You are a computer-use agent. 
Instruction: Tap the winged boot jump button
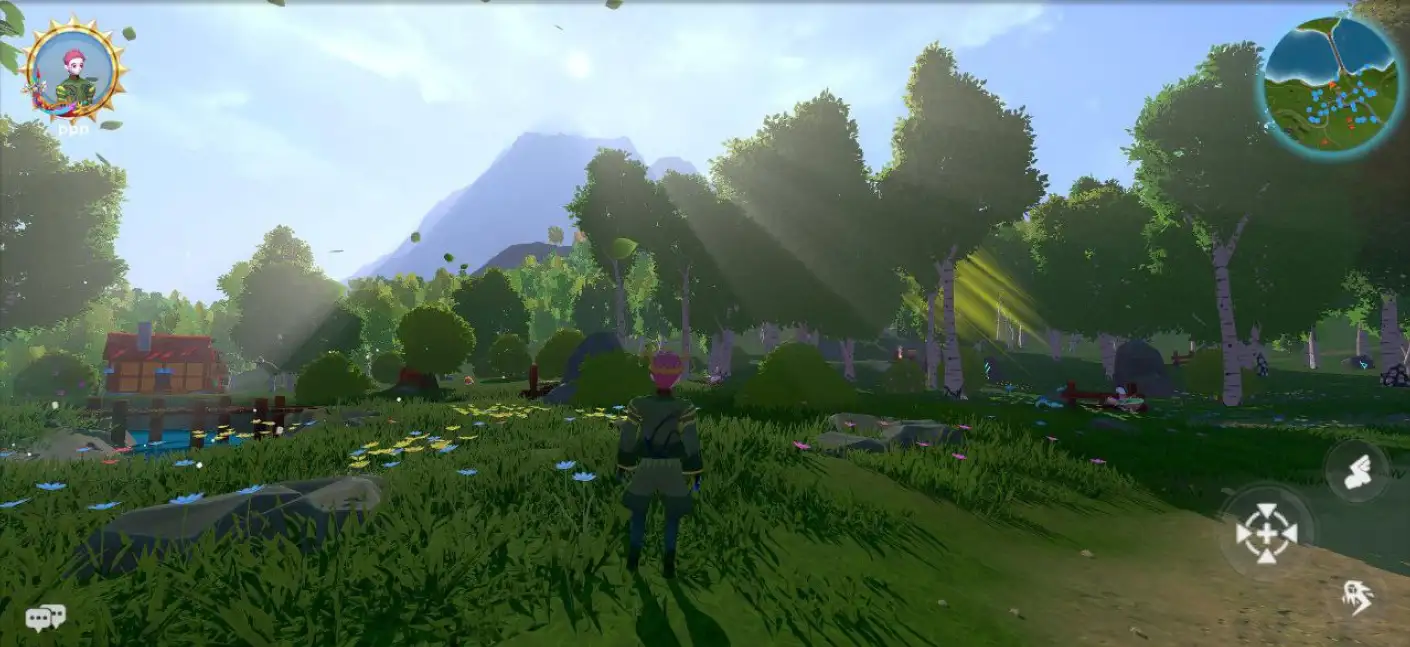click(1356, 472)
